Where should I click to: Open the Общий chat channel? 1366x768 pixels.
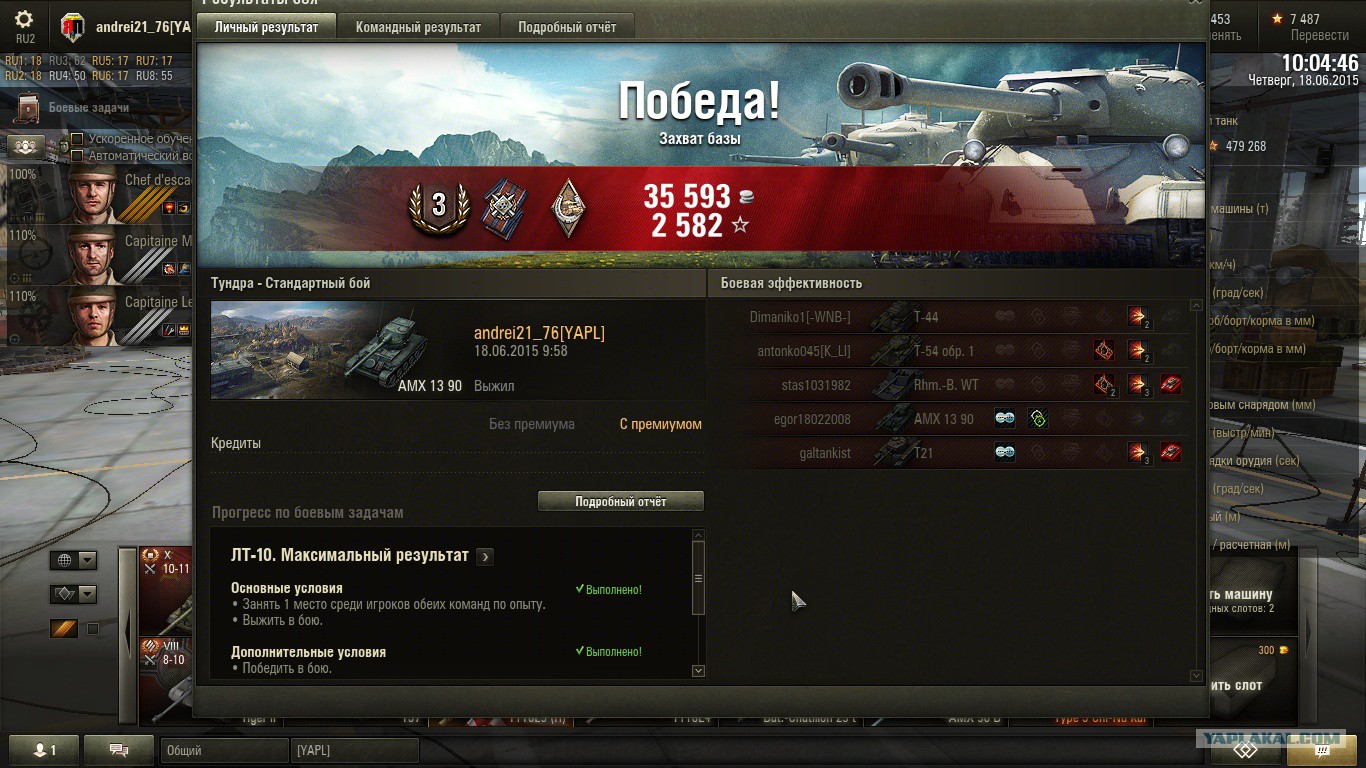(x=223, y=750)
